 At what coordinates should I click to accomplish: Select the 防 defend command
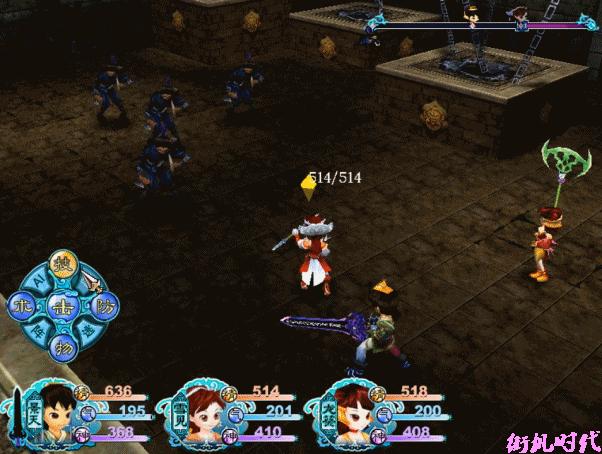[101, 305]
